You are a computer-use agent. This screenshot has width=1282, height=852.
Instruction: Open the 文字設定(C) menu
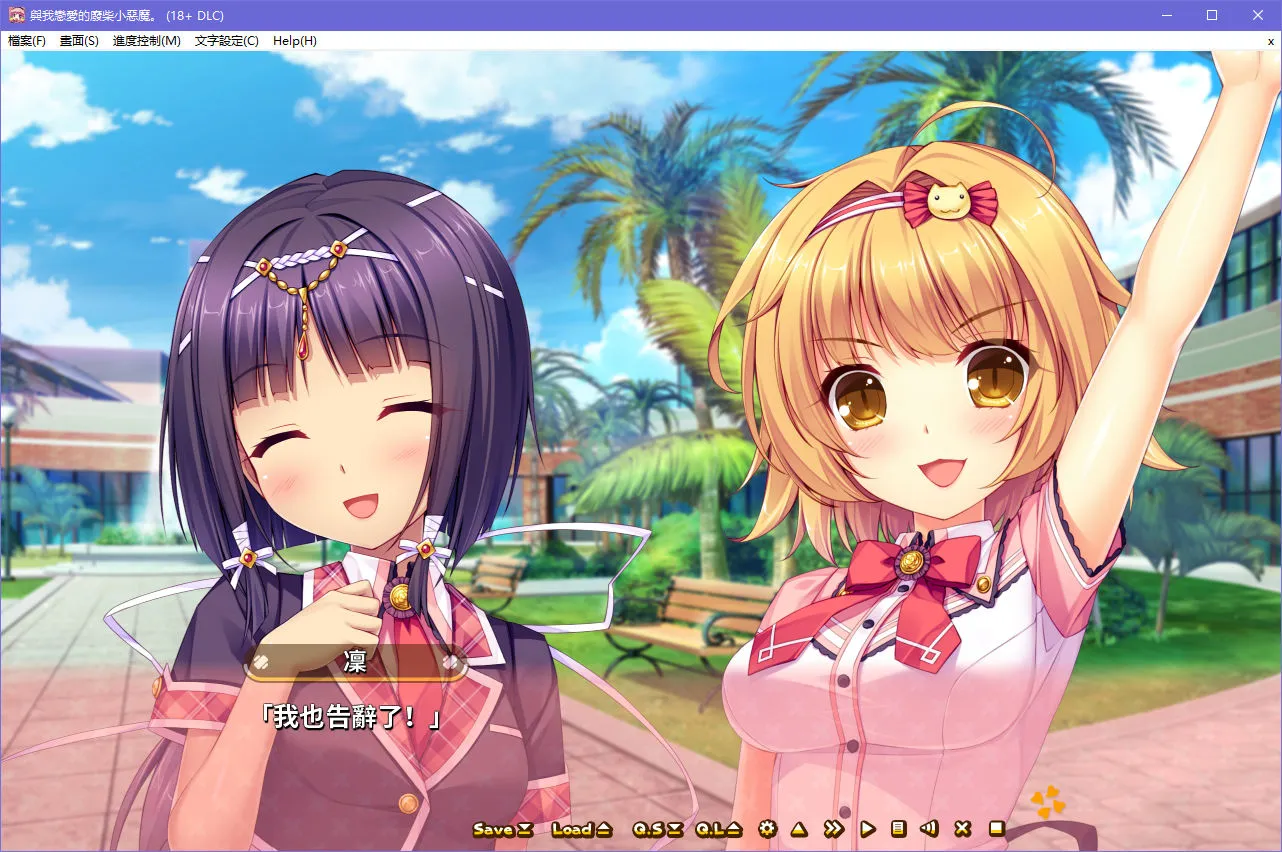(225, 41)
